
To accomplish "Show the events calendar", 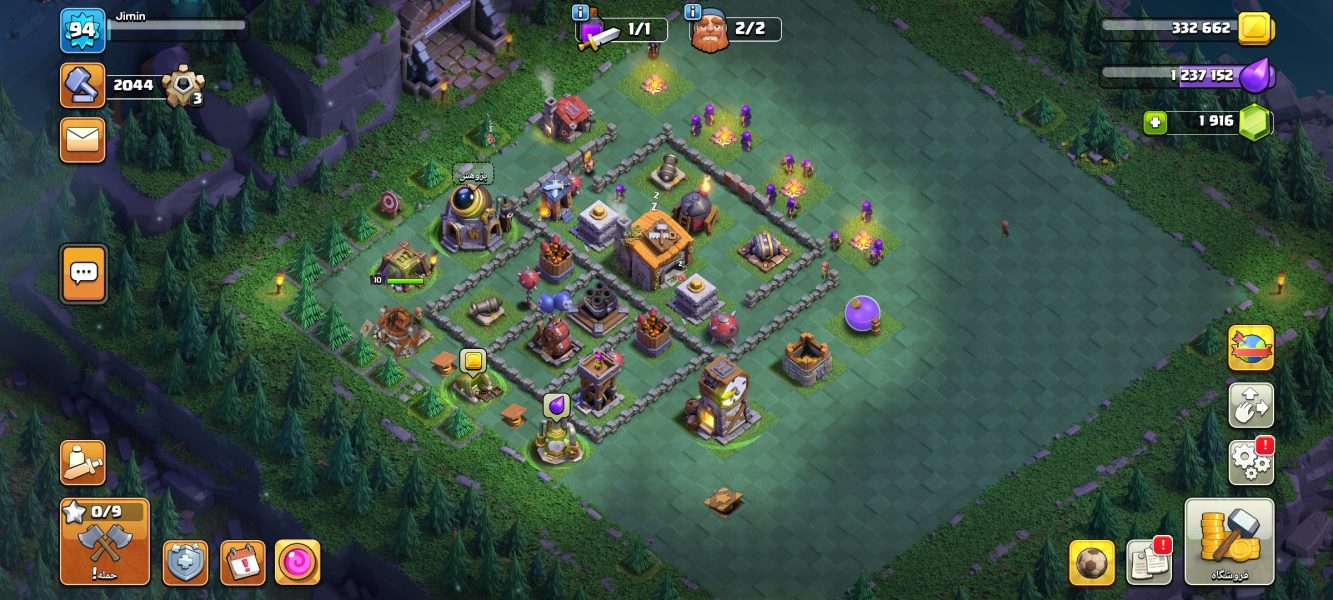I will [242, 563].
